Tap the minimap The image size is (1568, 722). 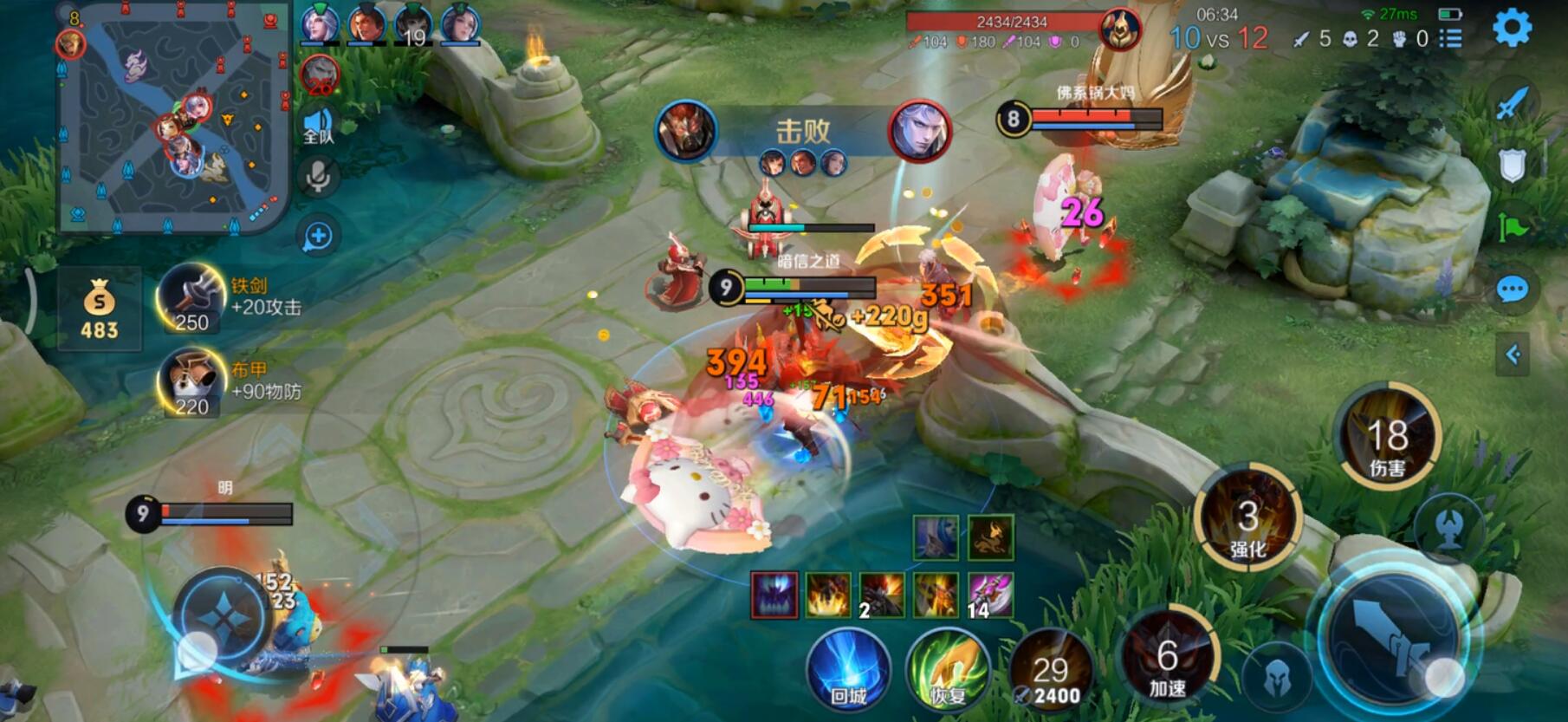pos(173,117)
